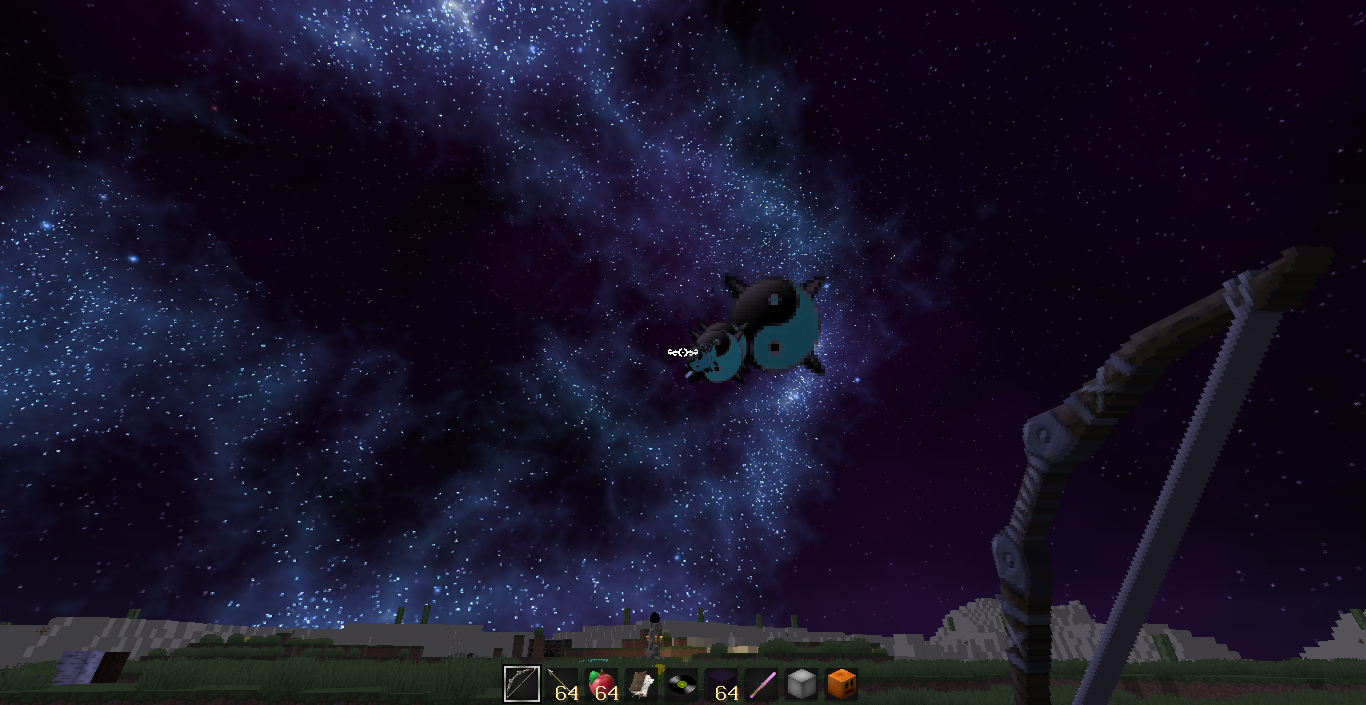Choose the red apple stack
1366x705 pixels.
click(601, 684)
